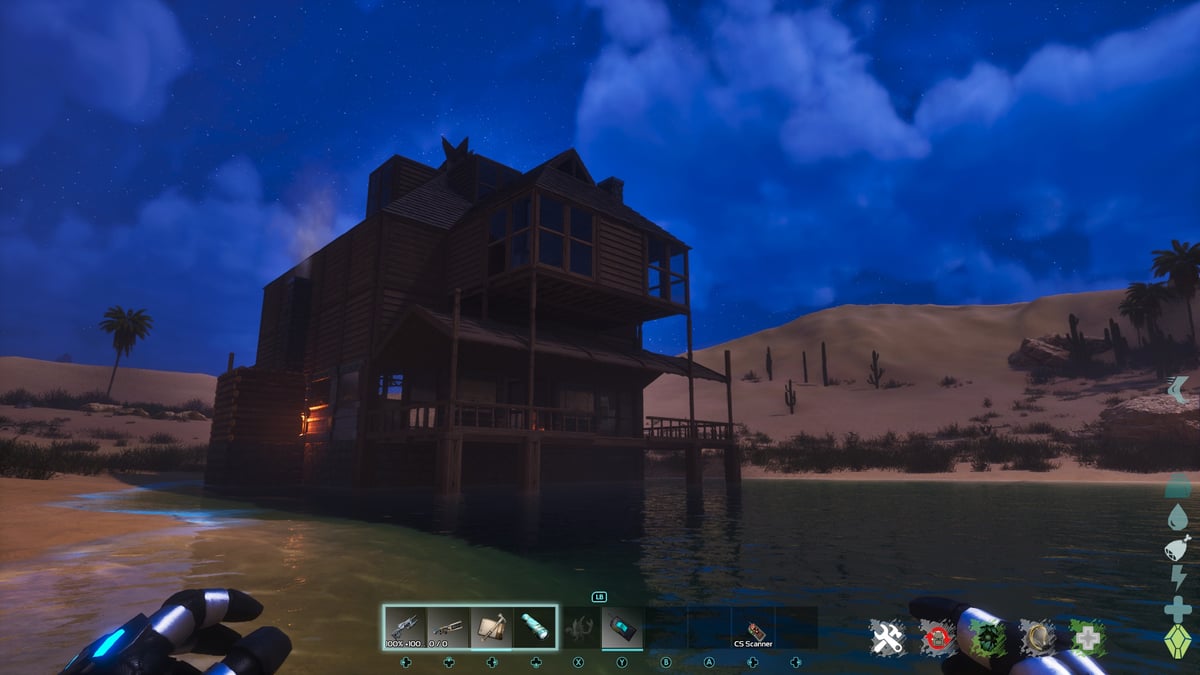Click the crossed wrench and hammer status icon
Viewport: 1200px width, 675px height.
click(887, 637)
